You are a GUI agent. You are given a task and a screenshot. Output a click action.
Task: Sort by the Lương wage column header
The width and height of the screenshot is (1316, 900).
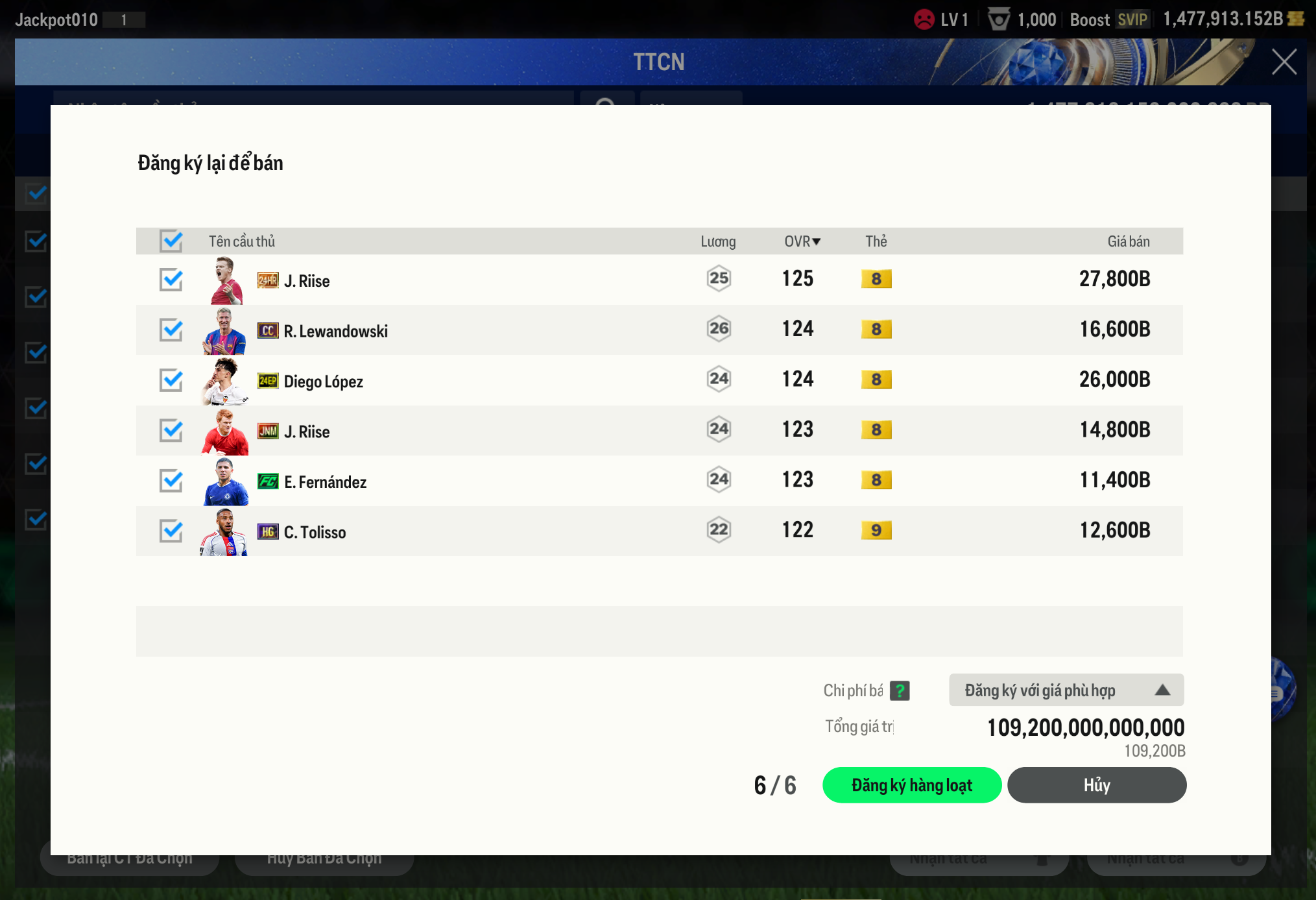[x=718, y=241]
